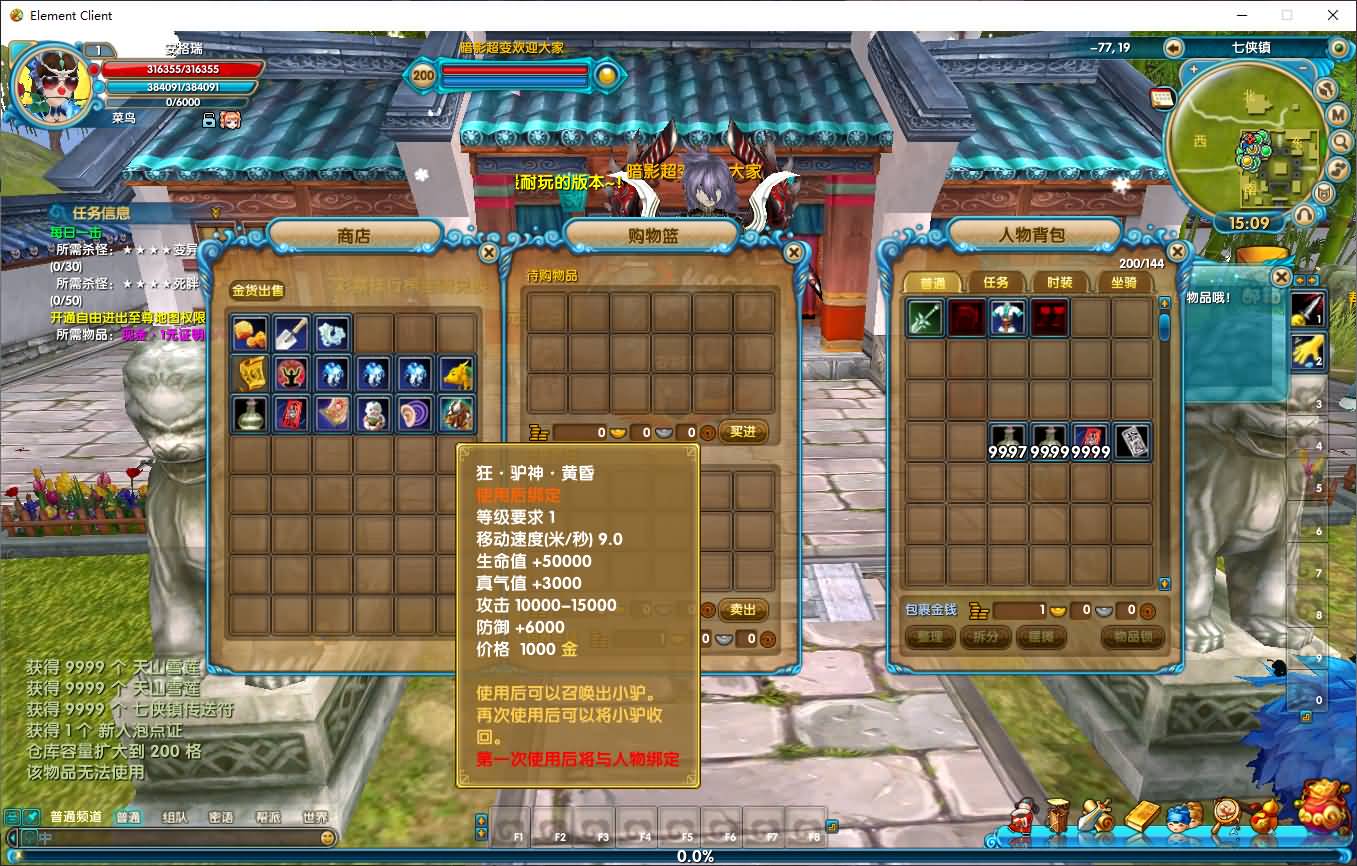The width and height of the screenshot is (1357, 866).
Task: Click the 整理 sort button in backpack
Action: 930,637
